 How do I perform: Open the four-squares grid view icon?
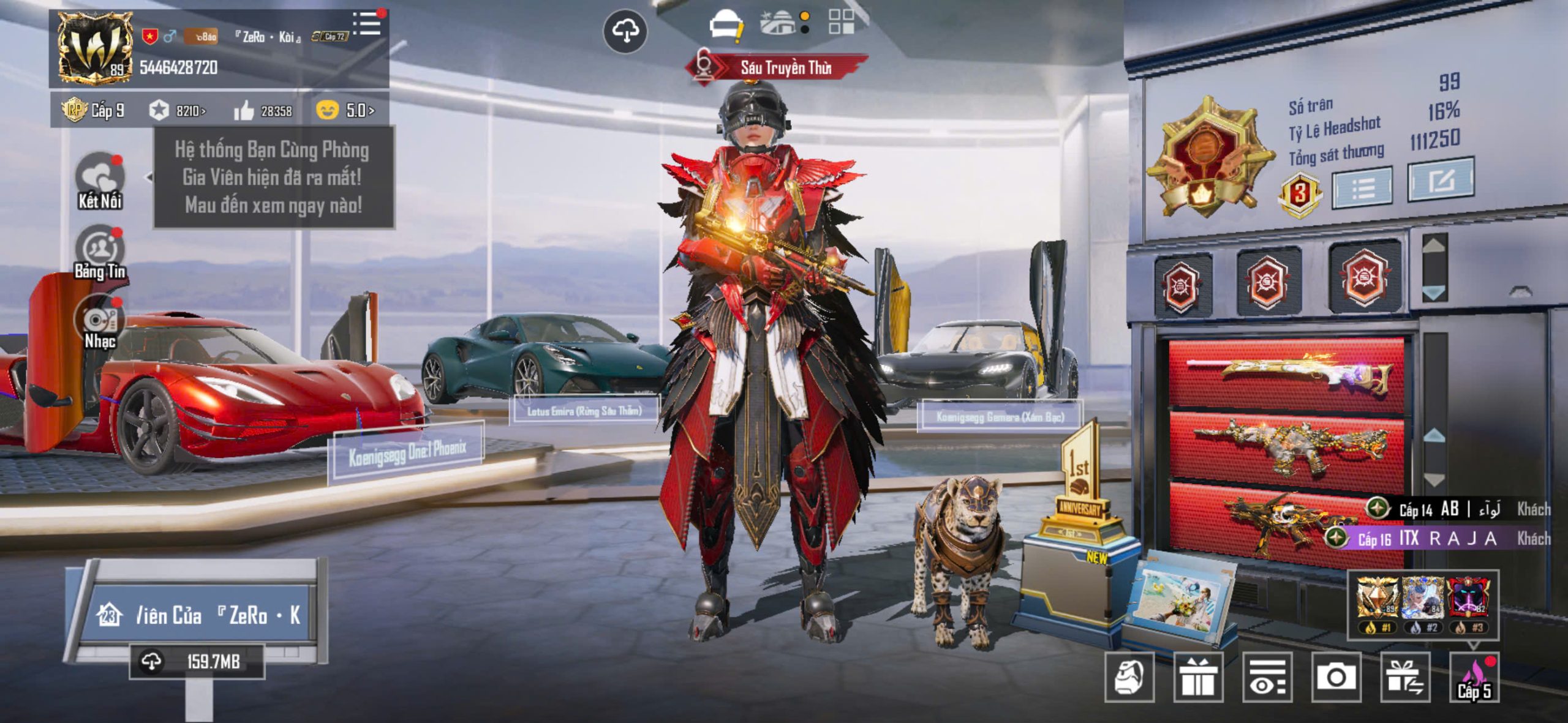pos(841,21)
